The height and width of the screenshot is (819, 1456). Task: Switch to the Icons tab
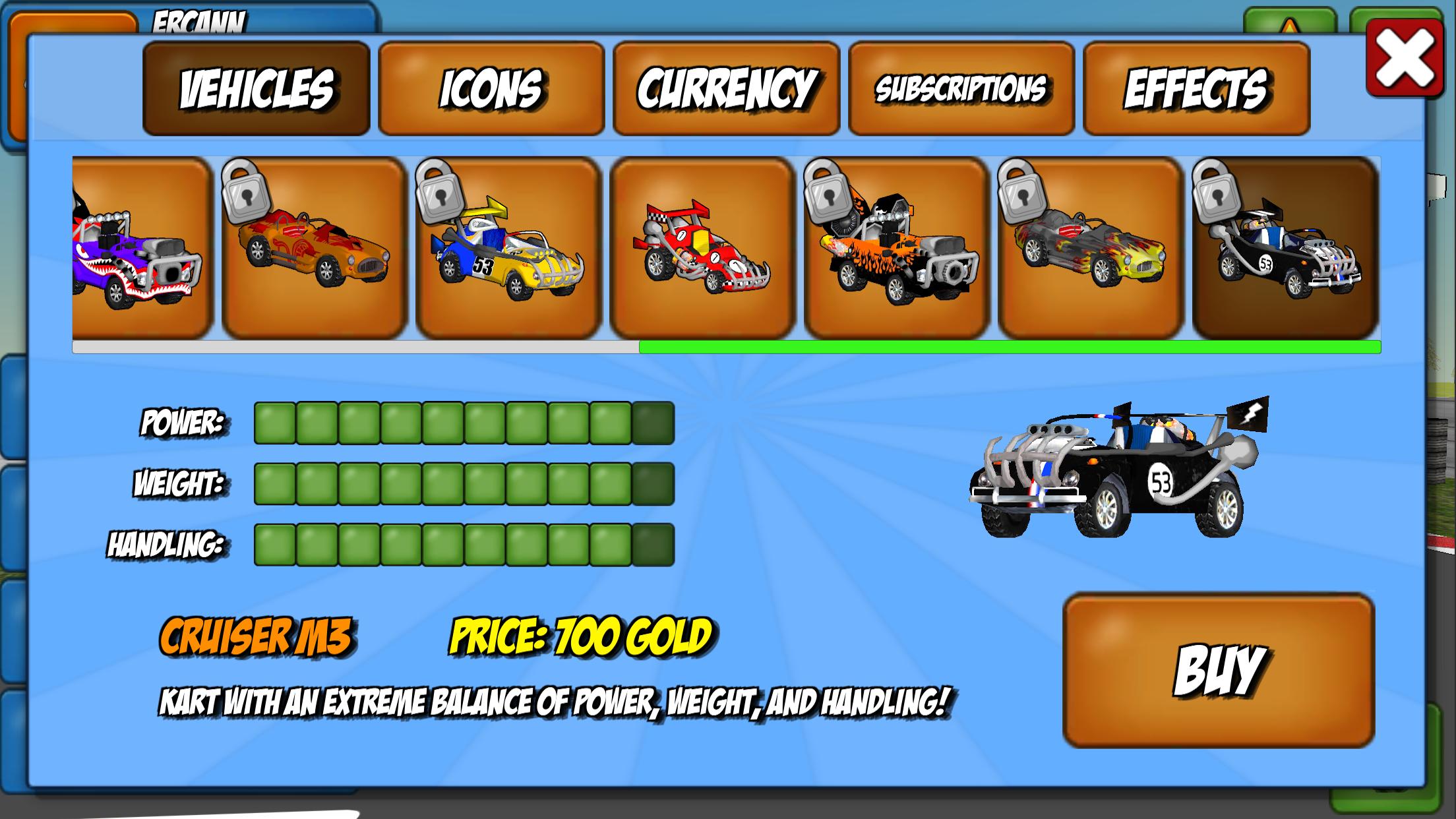pos(492,88)
